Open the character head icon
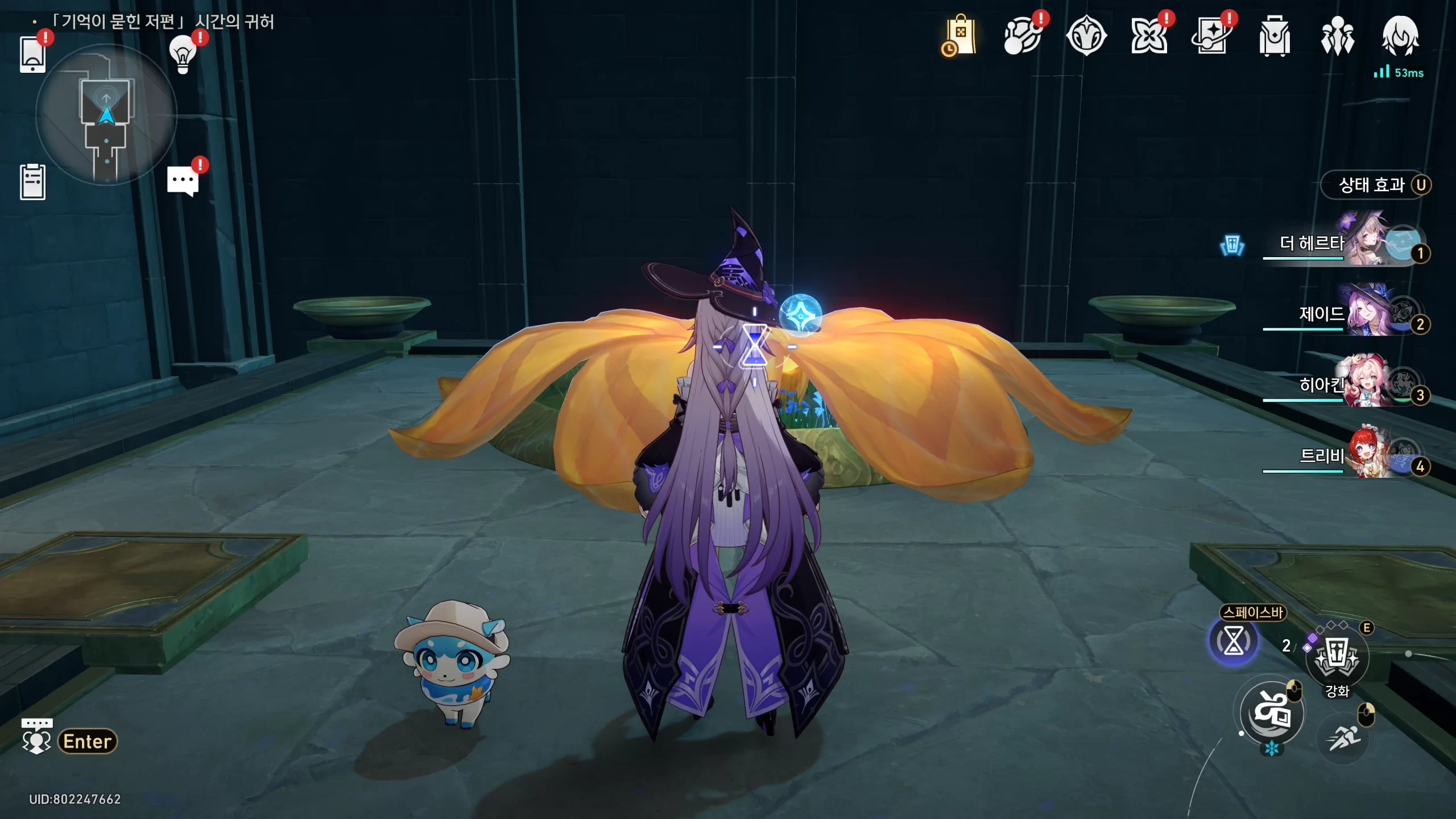Screen dimensions: 1456x819 point(1400,36)
